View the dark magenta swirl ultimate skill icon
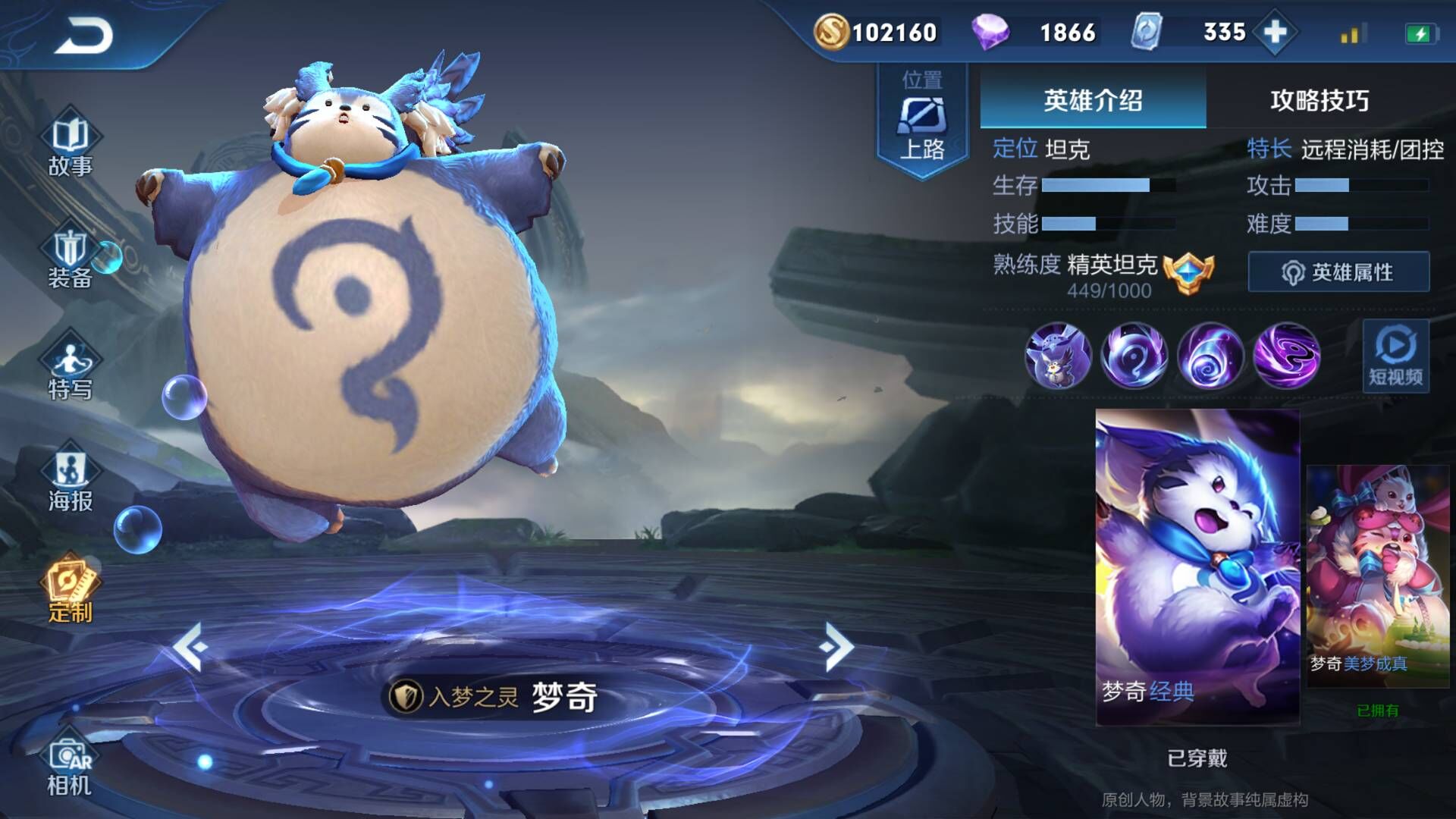The image size is (1456, 819). (x=1286, y=355)
